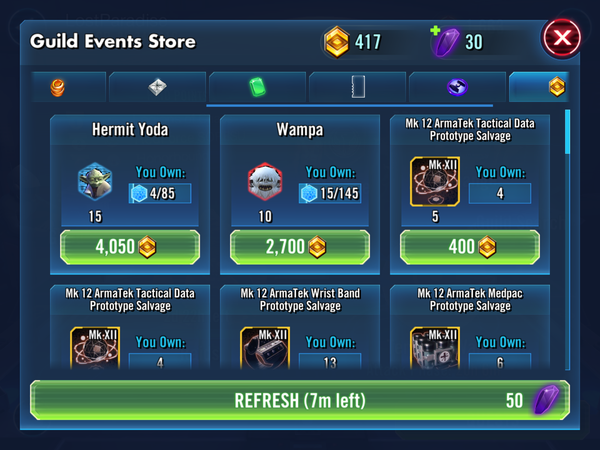600x450 pixels.
Task: Switch to the orange coin stack tab
Action: (x=57, y=88)
